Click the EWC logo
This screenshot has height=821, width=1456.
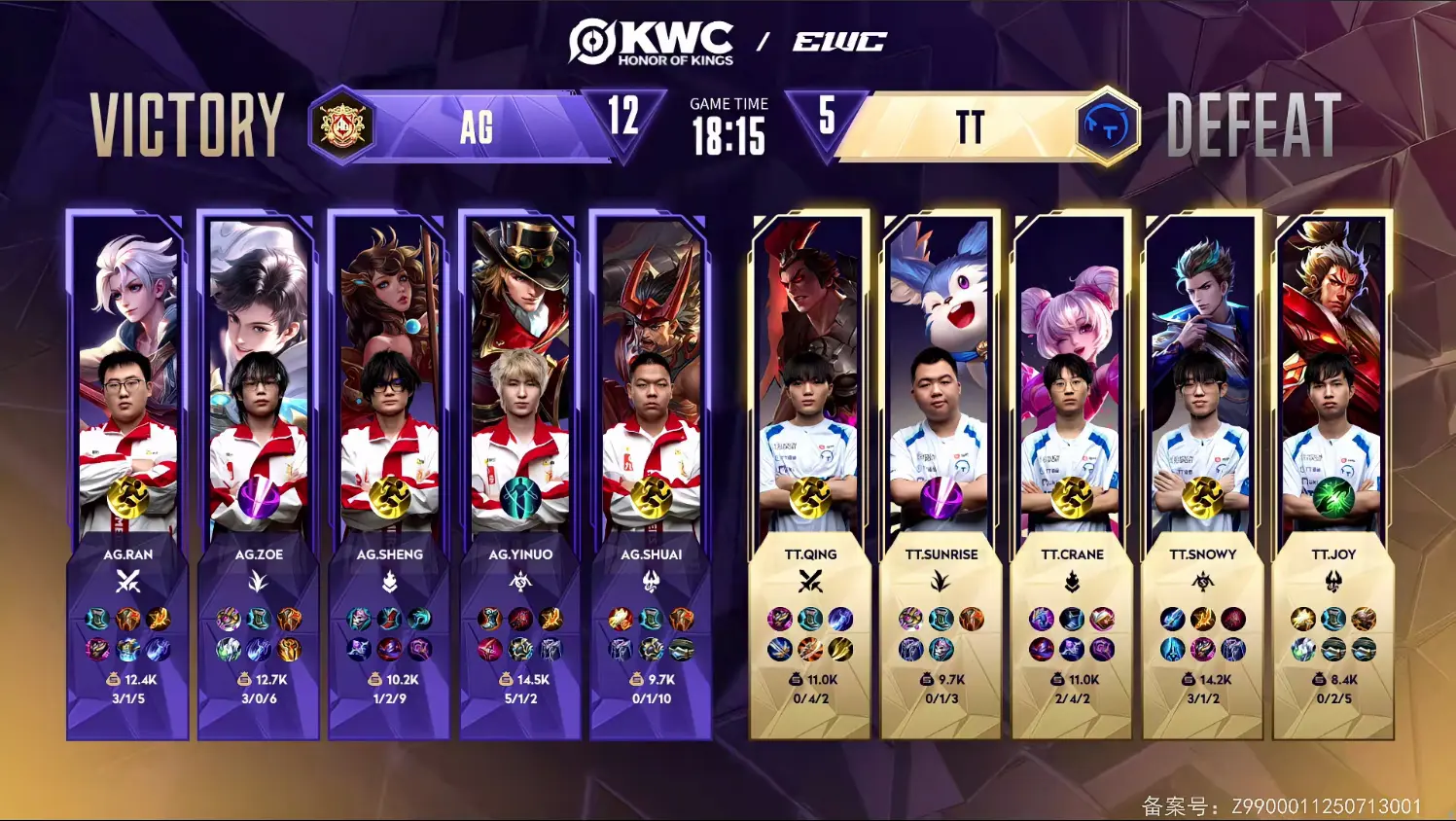click(839, 42)
